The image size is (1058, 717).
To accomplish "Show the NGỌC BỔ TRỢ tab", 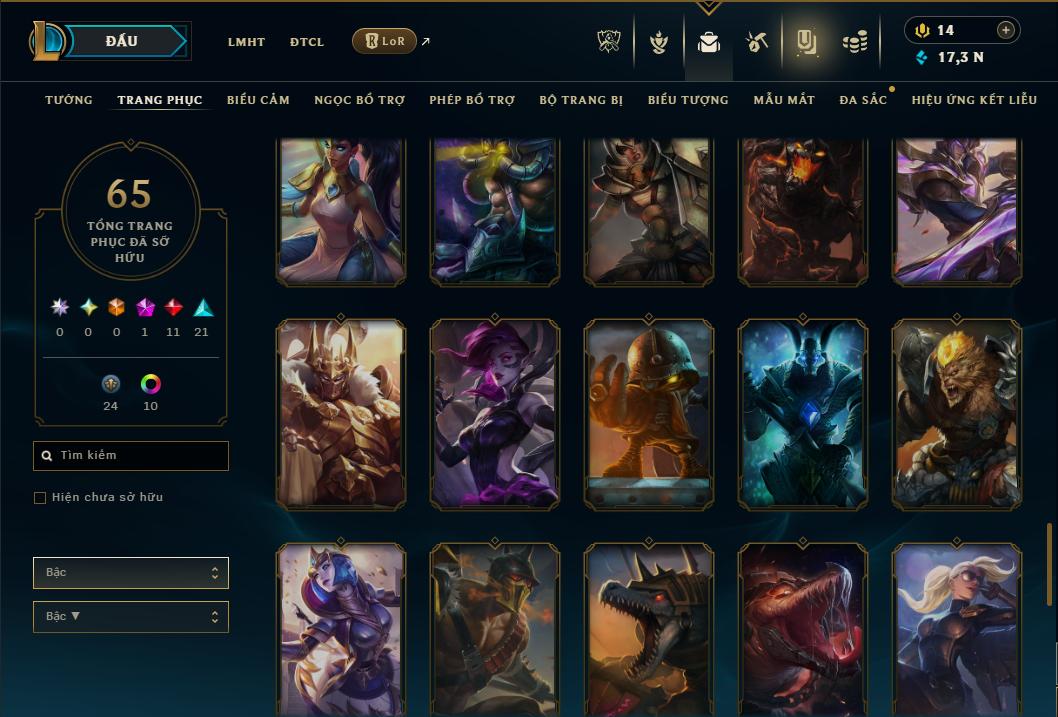I will pyautogui.click(x=360, y=100).
